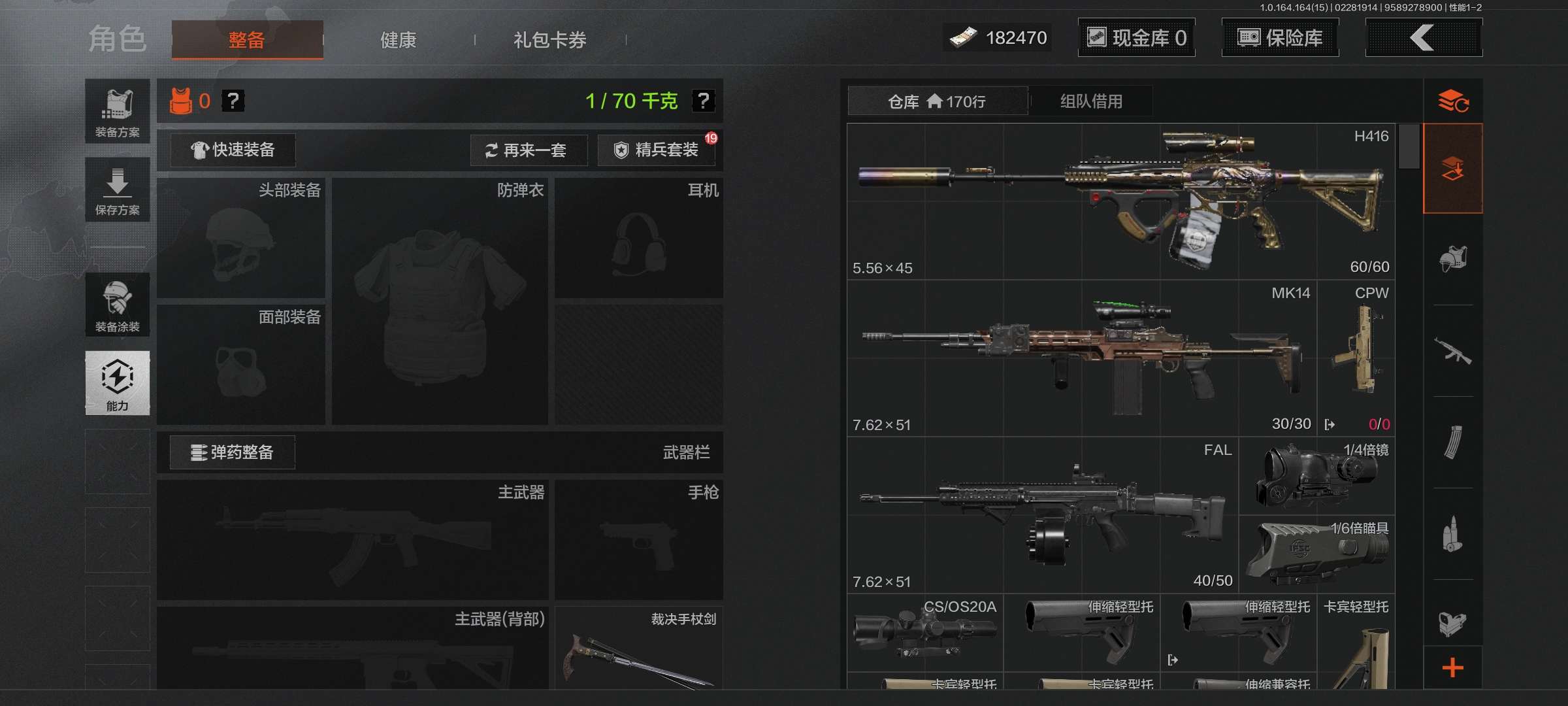Click the sort/refresh stack icon at sidebar top
The height and width of the screenshot is (706, 1568).
1454,101
